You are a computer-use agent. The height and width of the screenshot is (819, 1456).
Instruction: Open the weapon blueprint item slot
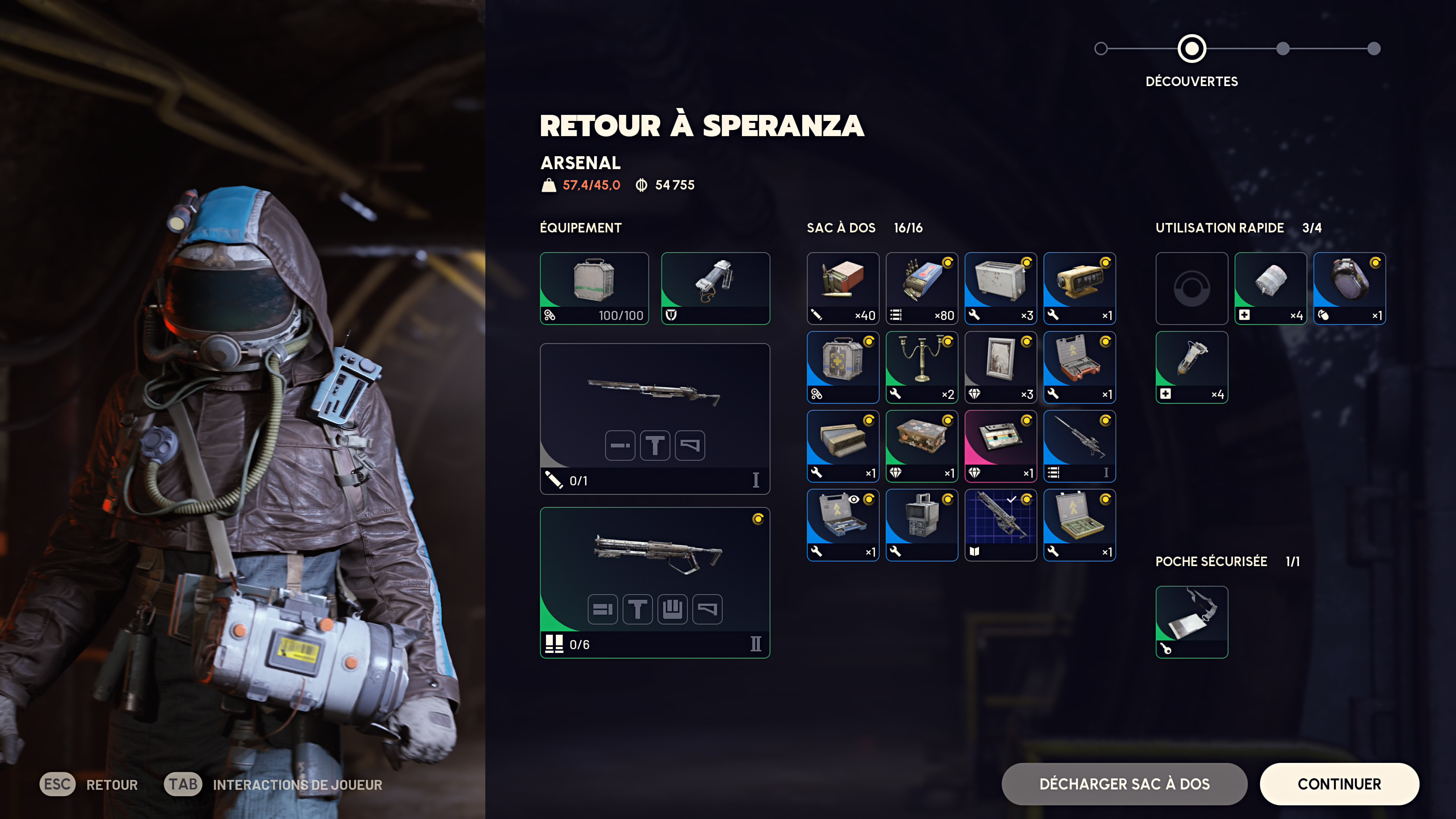1001,524
